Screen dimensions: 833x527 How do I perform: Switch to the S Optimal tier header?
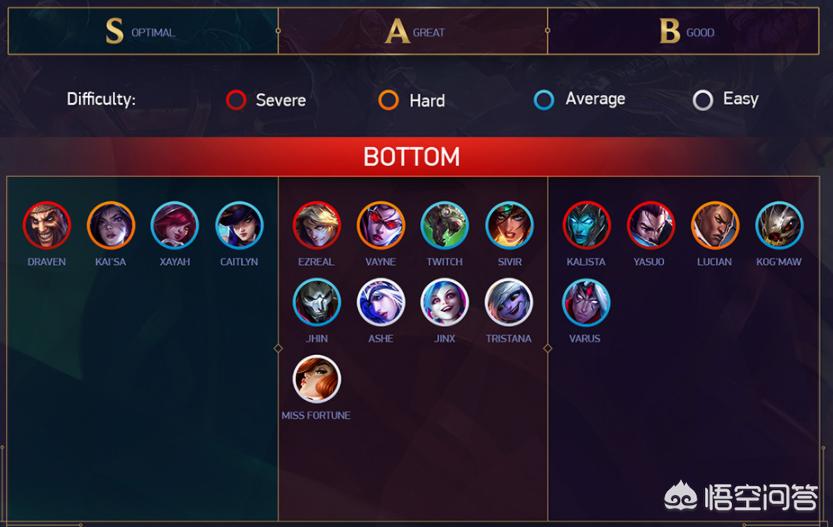[x=142, y=31]
